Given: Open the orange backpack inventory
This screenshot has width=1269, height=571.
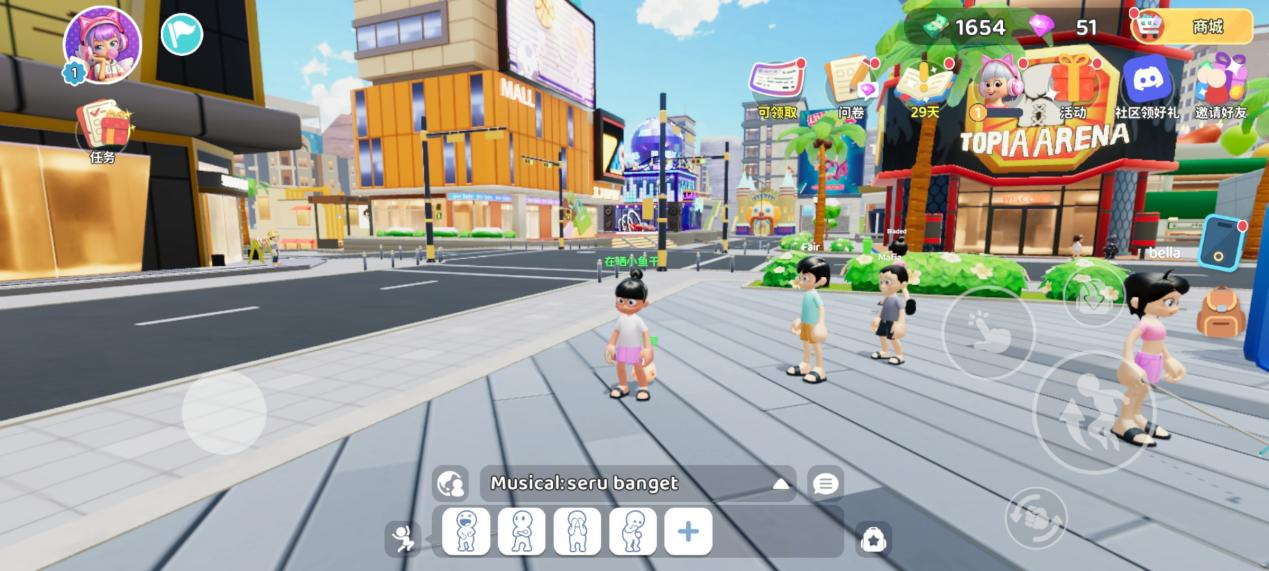Looking at the screenshot, I should (1220, 311).
